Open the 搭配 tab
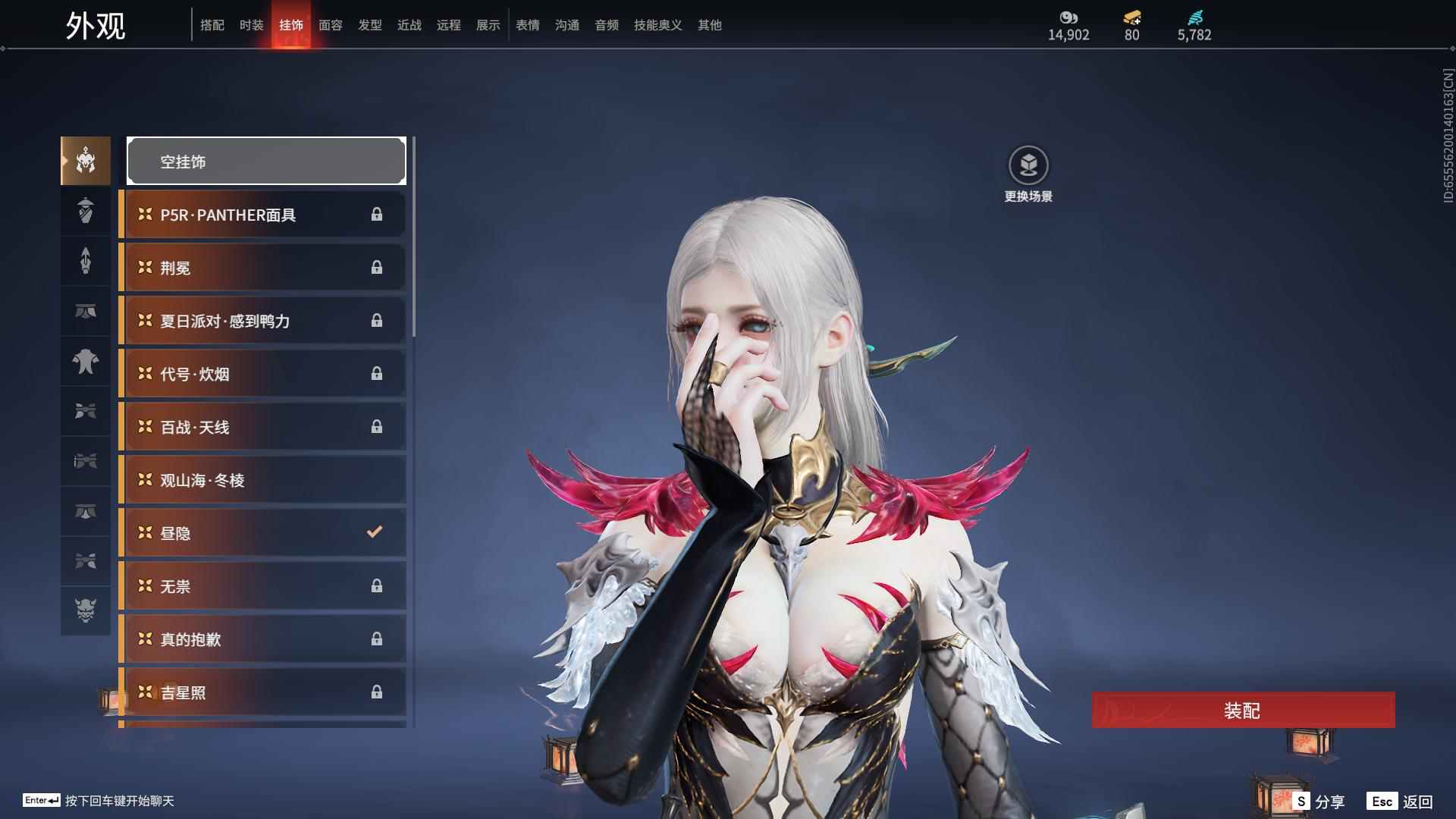This screenshot has width=1456, height=819. tap(212, 25)
